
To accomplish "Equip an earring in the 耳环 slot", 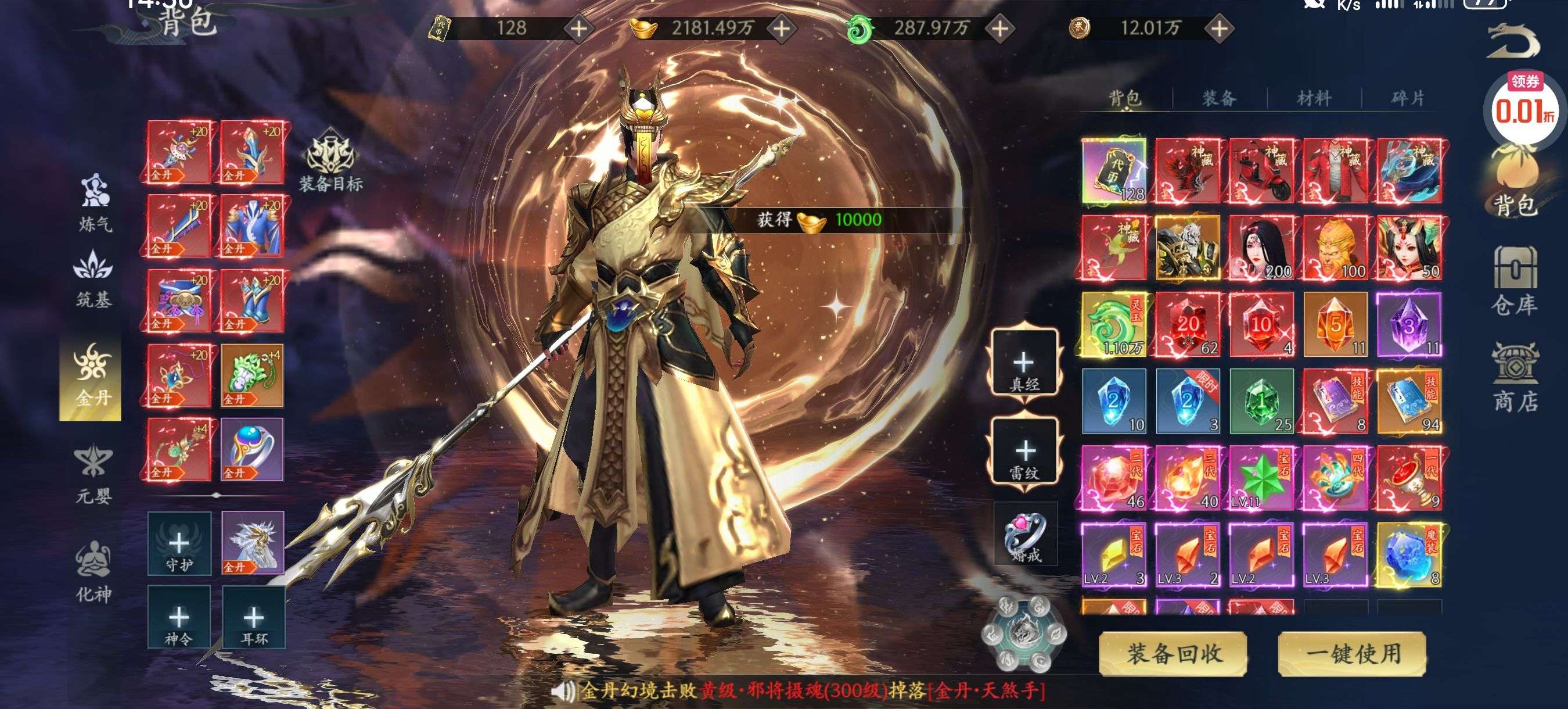I will click(x=253, y=617).
